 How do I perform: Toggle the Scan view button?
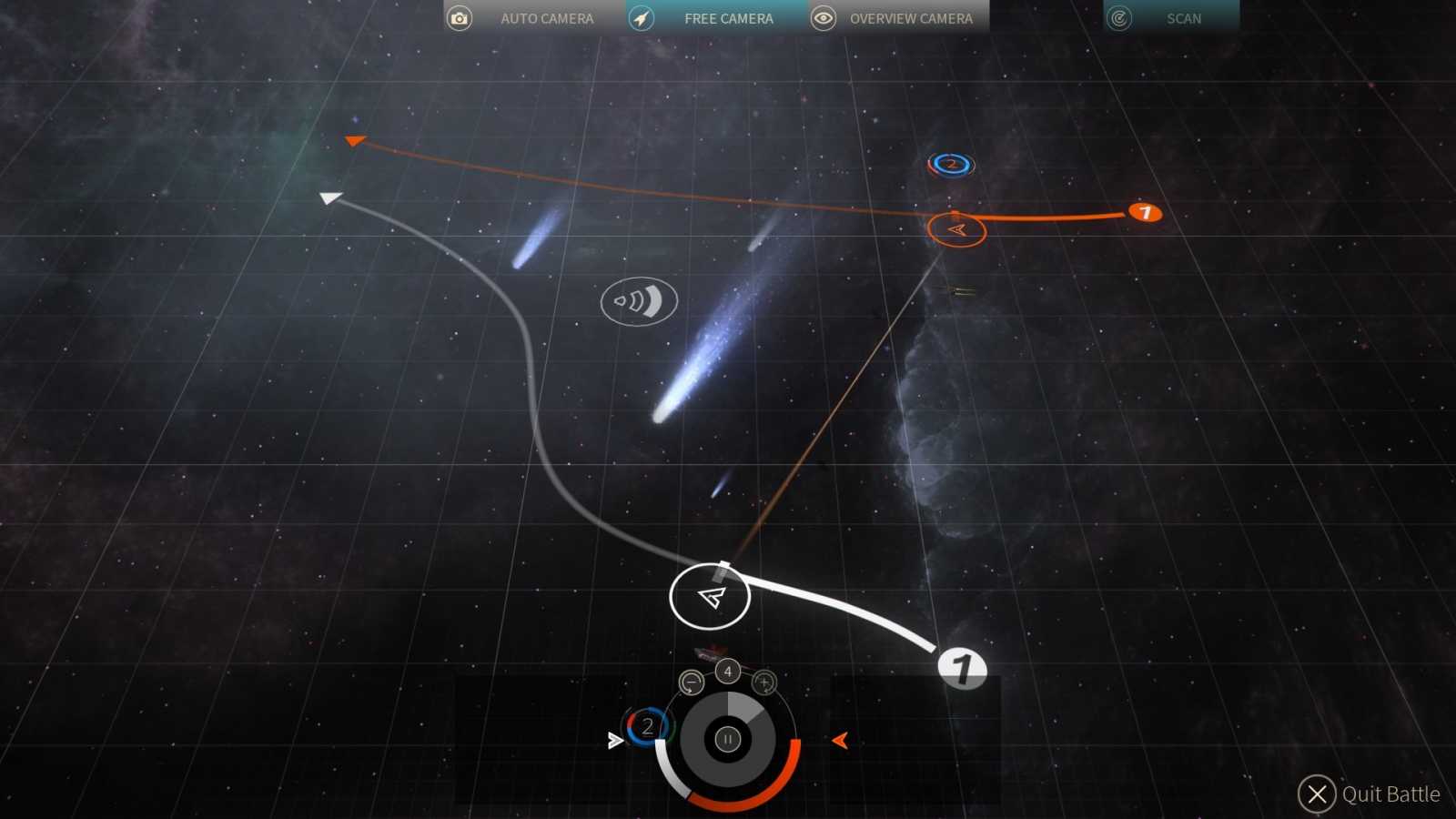click(1170, 18)
